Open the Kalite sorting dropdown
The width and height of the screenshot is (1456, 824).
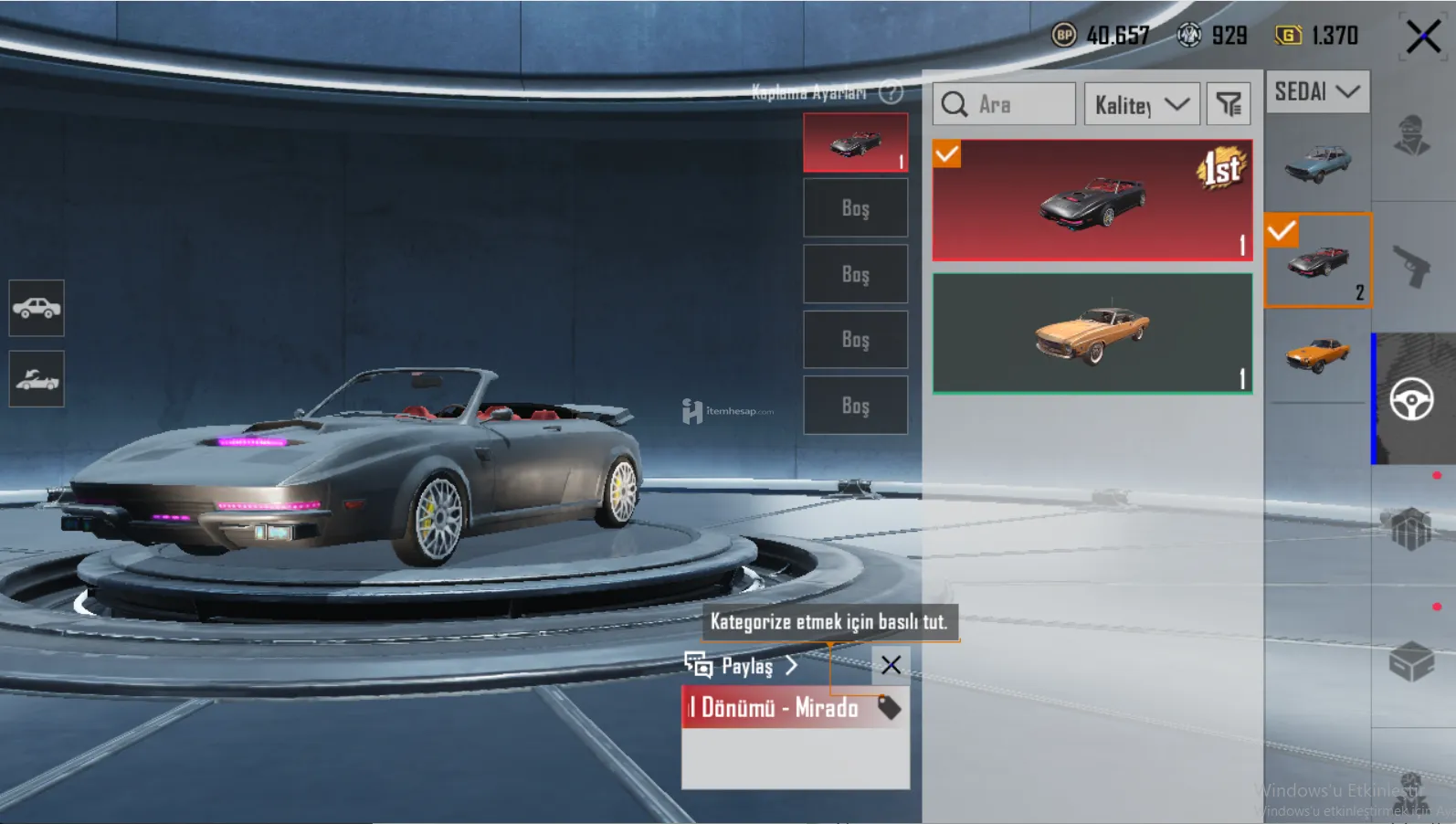1141,105
